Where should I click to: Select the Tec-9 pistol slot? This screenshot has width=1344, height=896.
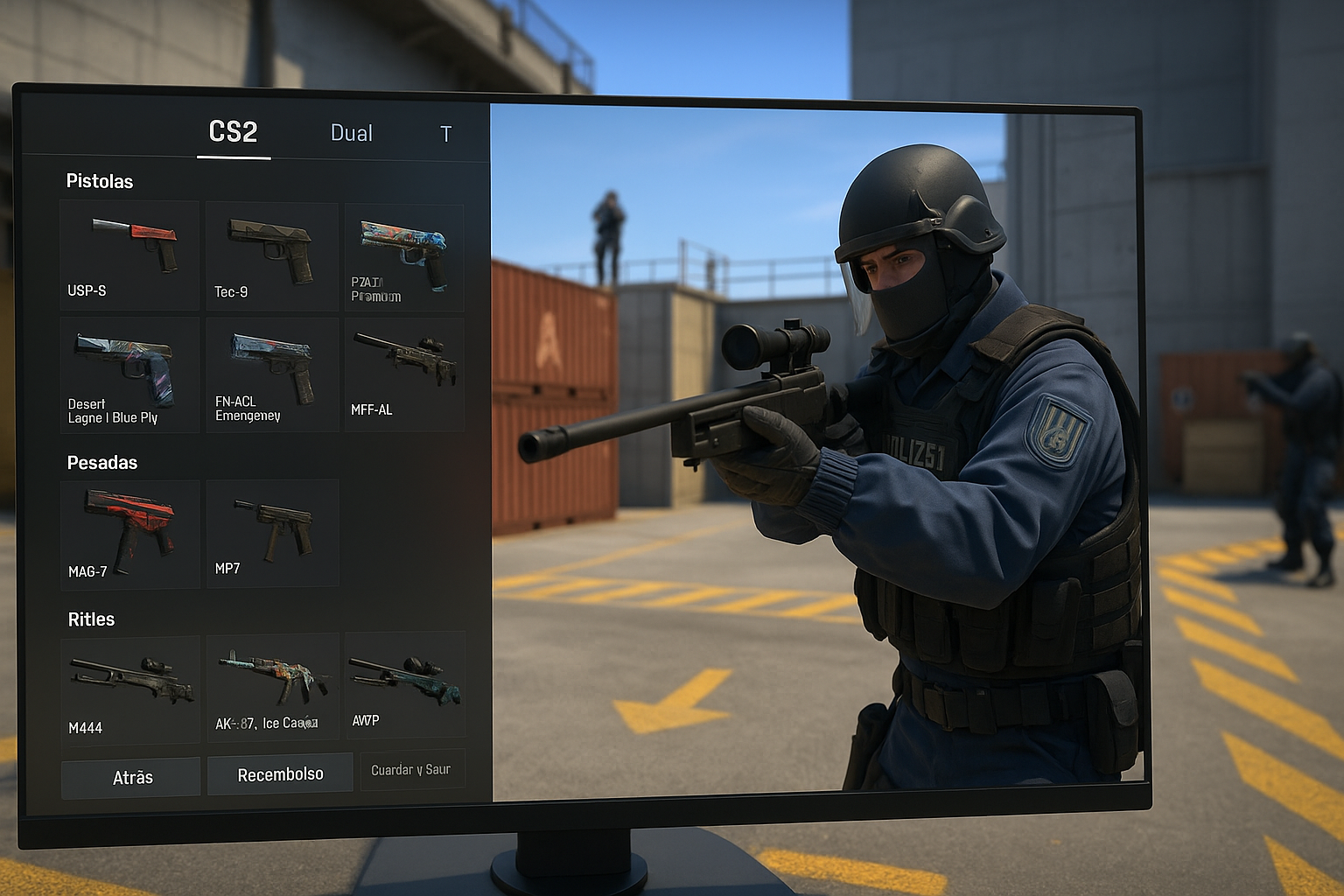coord(271,256)
